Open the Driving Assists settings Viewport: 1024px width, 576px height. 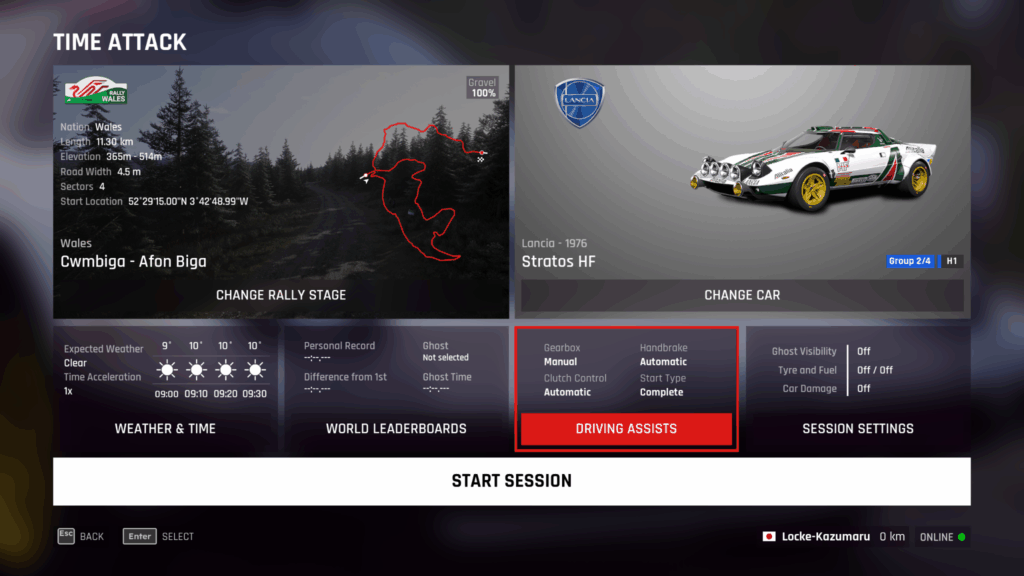pos(626,429)
